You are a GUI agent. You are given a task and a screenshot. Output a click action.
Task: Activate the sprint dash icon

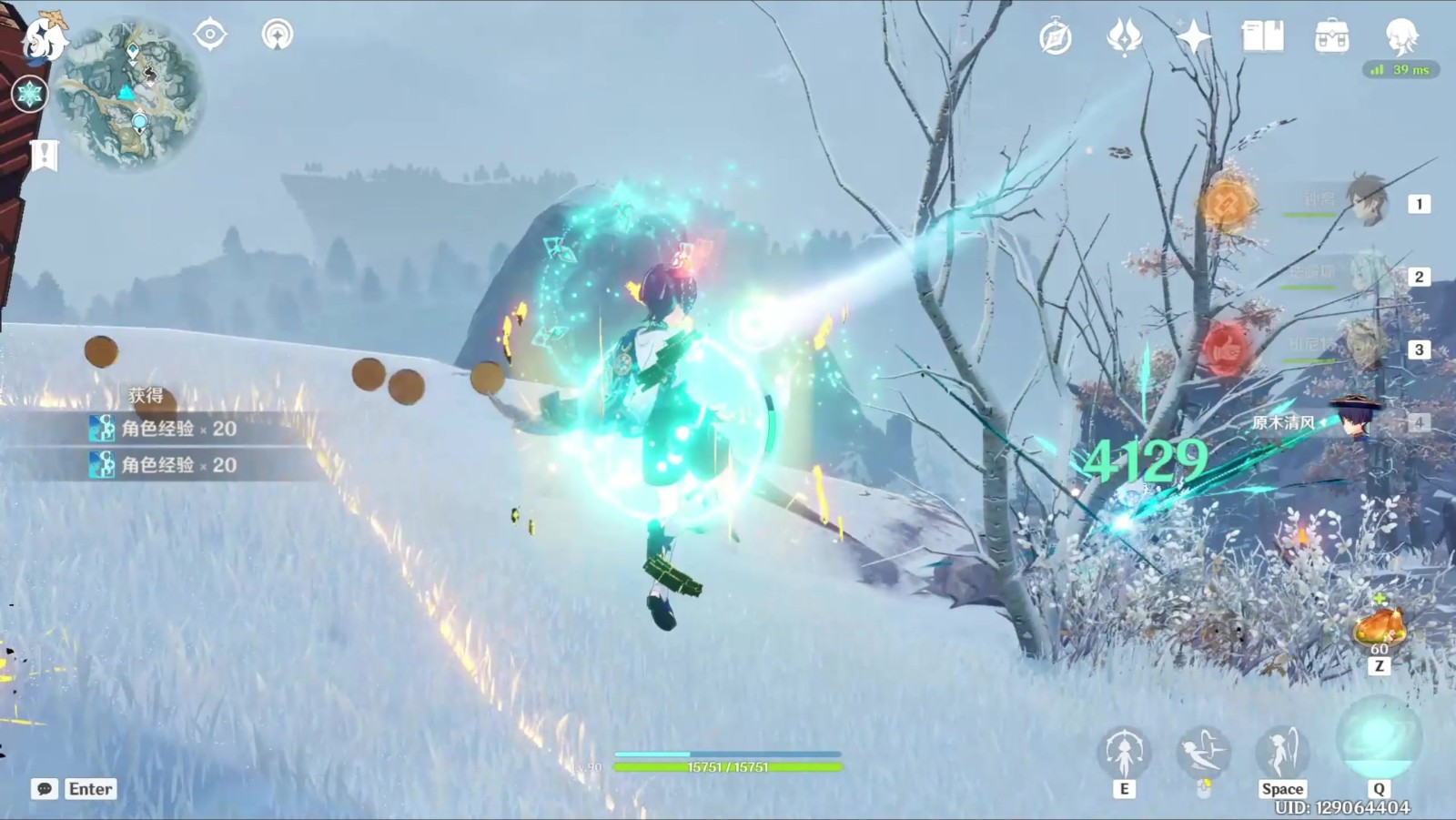click(1203, 753)
